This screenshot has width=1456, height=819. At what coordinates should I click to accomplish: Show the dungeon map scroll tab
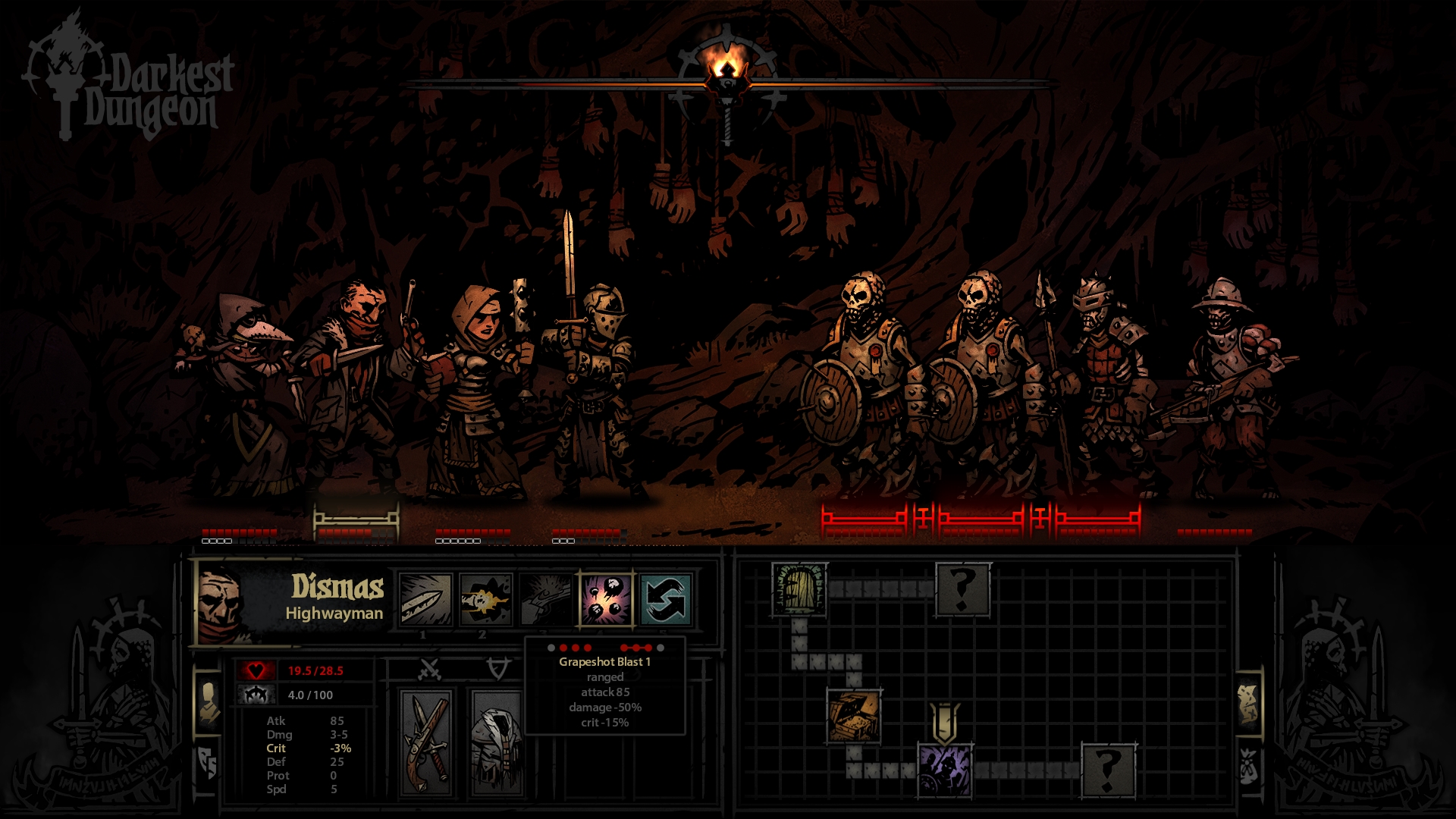click(1248, 702)
